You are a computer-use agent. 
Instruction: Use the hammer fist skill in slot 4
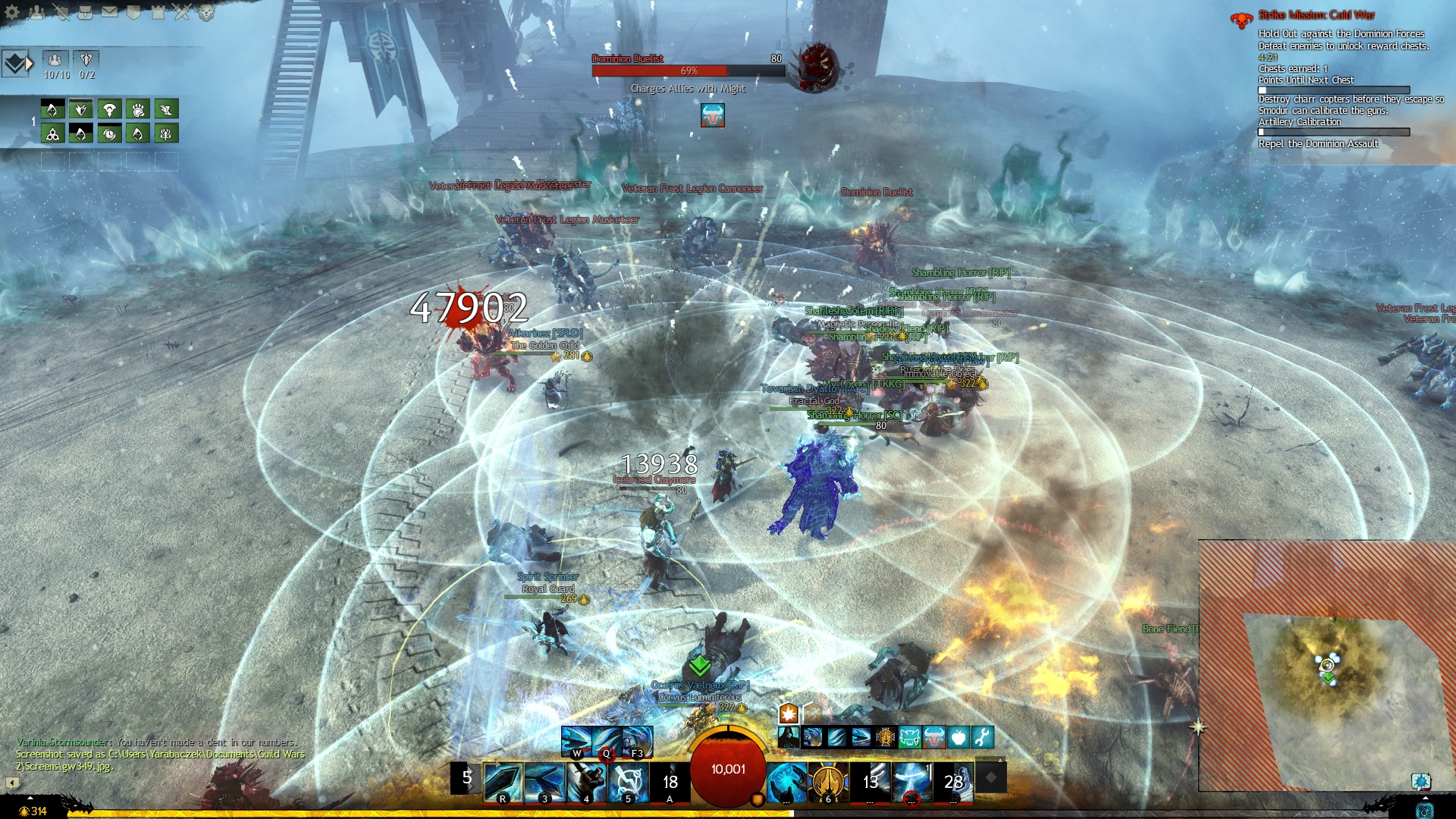coord(586,782)
